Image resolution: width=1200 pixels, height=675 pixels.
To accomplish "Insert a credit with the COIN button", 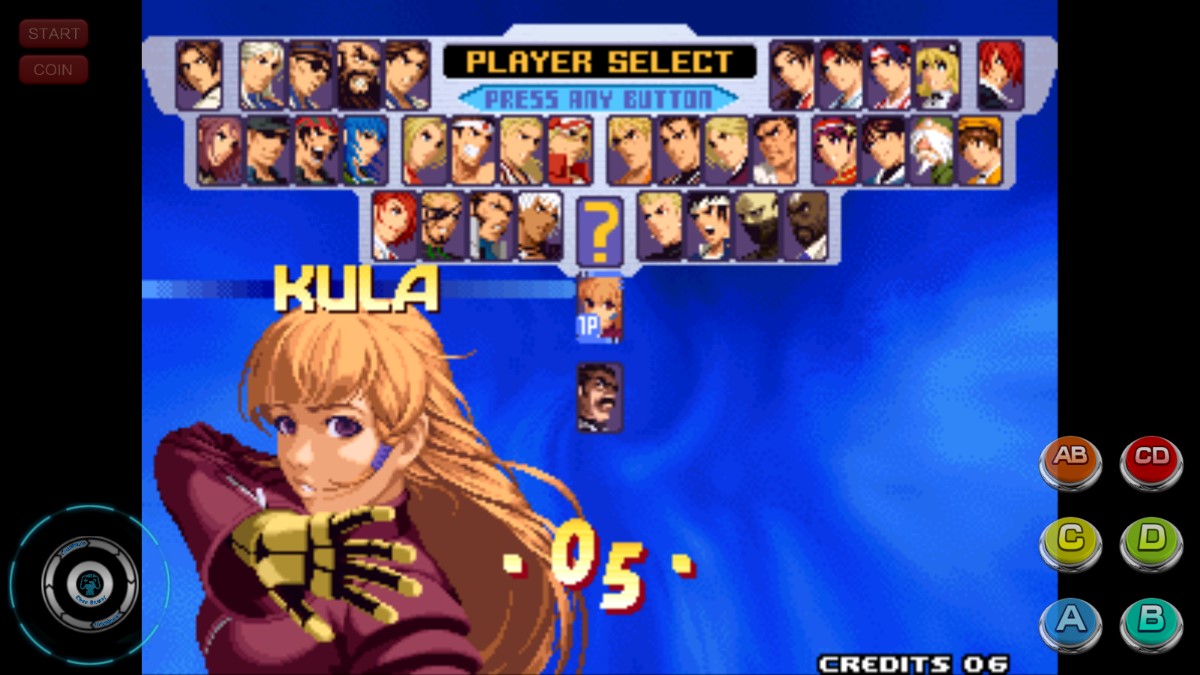I will click(53, 70).
